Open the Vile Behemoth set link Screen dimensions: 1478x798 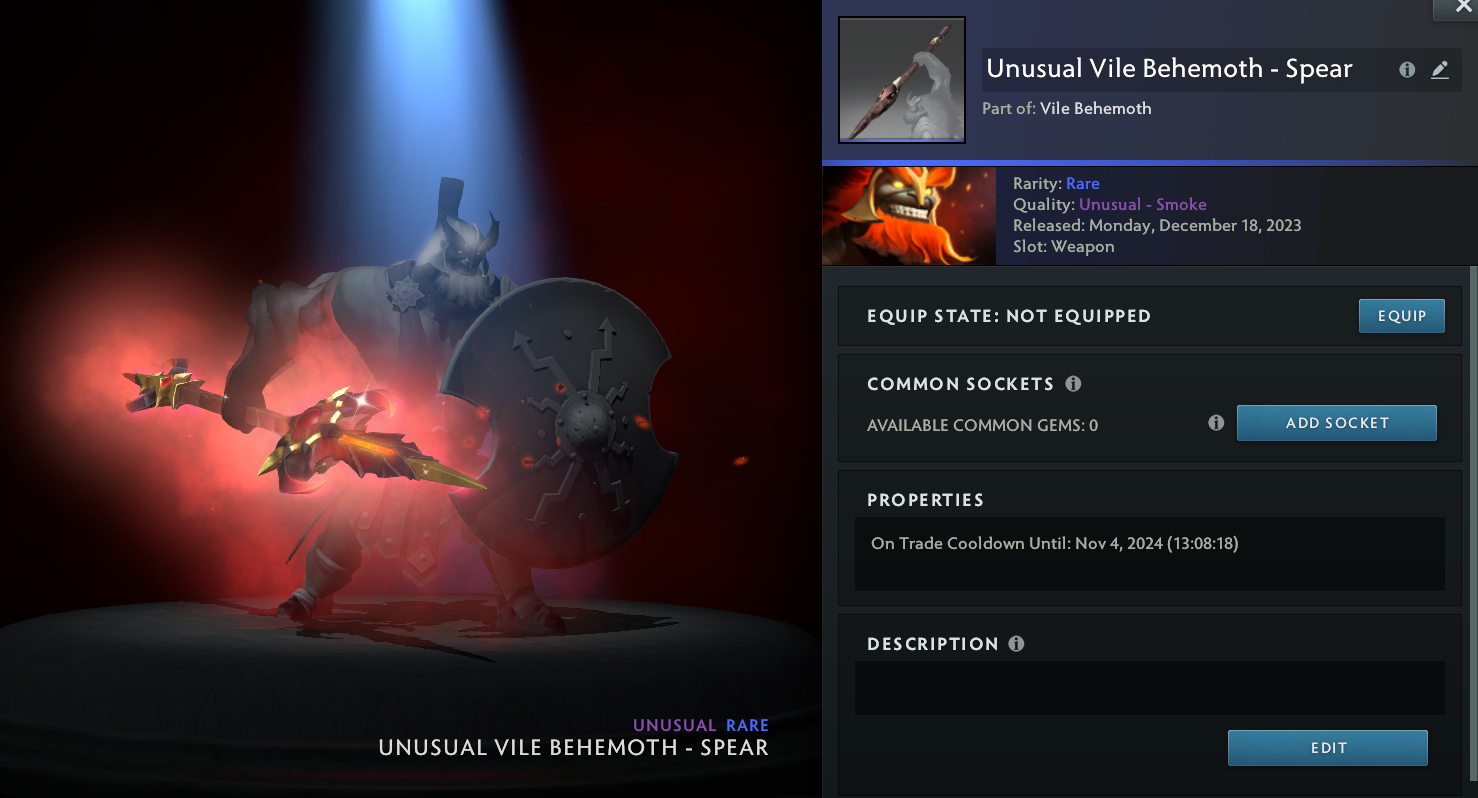click(1095, 109)
